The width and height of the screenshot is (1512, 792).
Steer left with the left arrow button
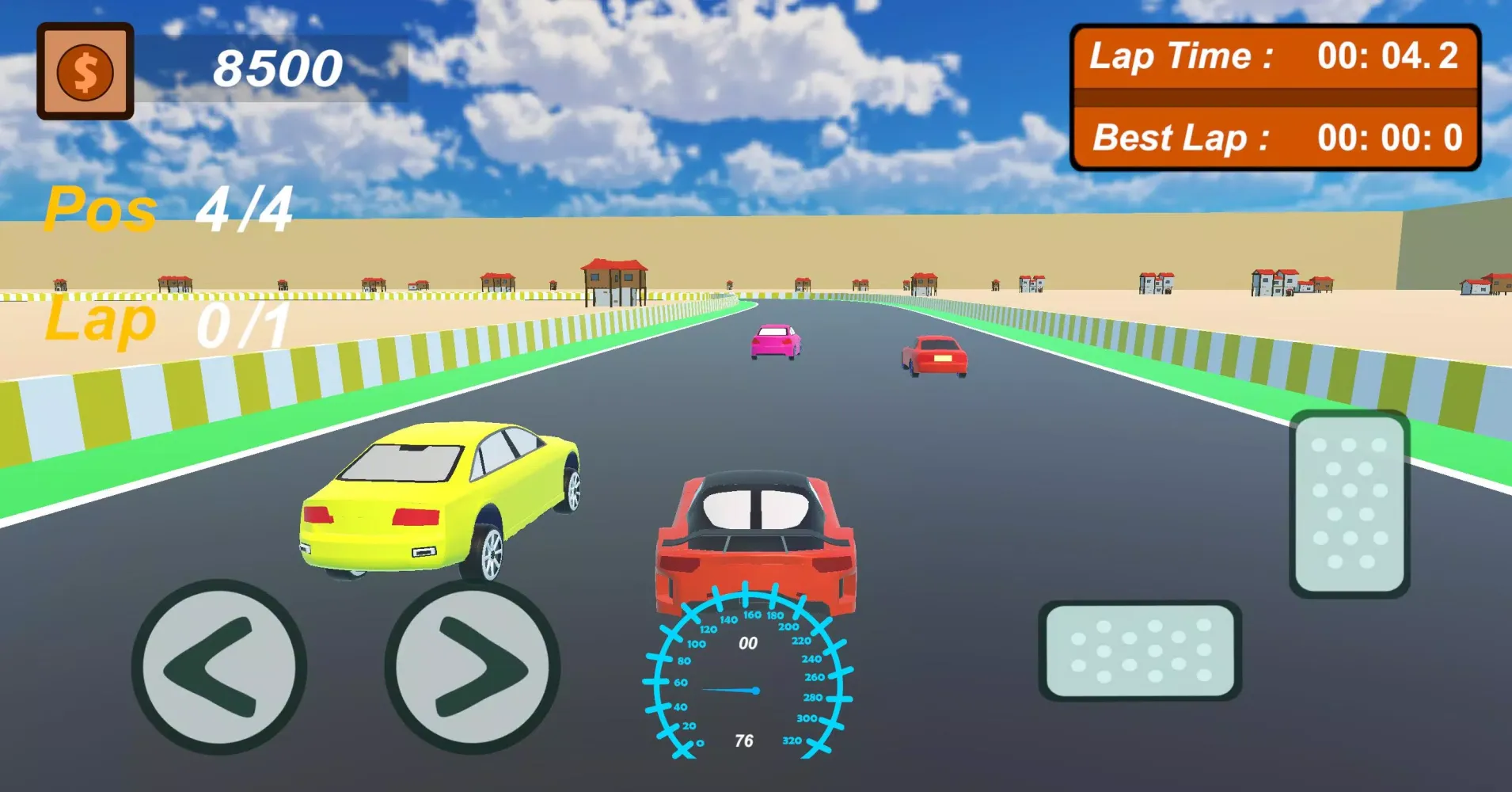click(x=218, y=667)
